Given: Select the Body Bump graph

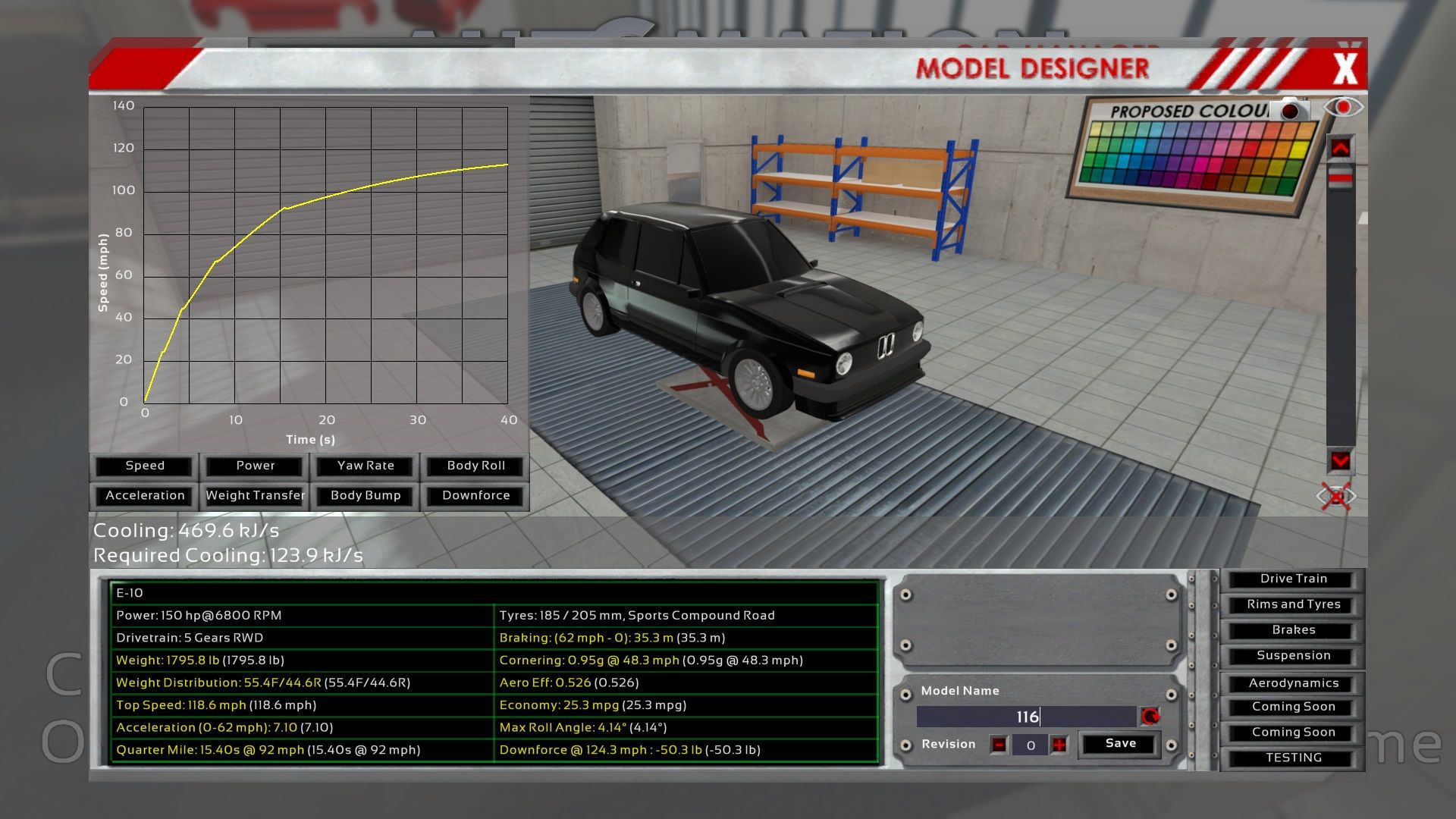Looking at the screenshot, I should point(366,495).
